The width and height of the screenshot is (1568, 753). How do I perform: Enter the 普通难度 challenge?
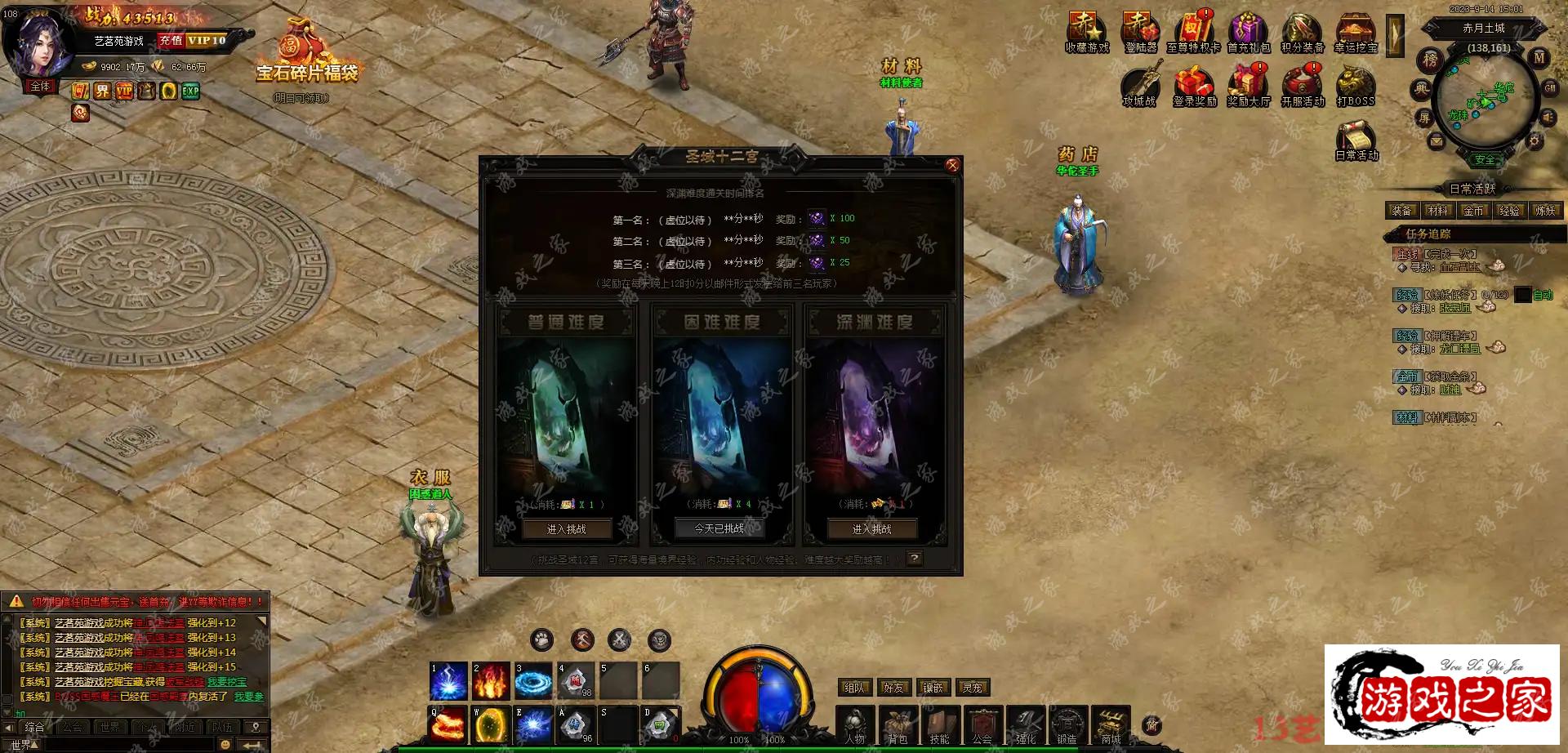click(x=566, y=529)
